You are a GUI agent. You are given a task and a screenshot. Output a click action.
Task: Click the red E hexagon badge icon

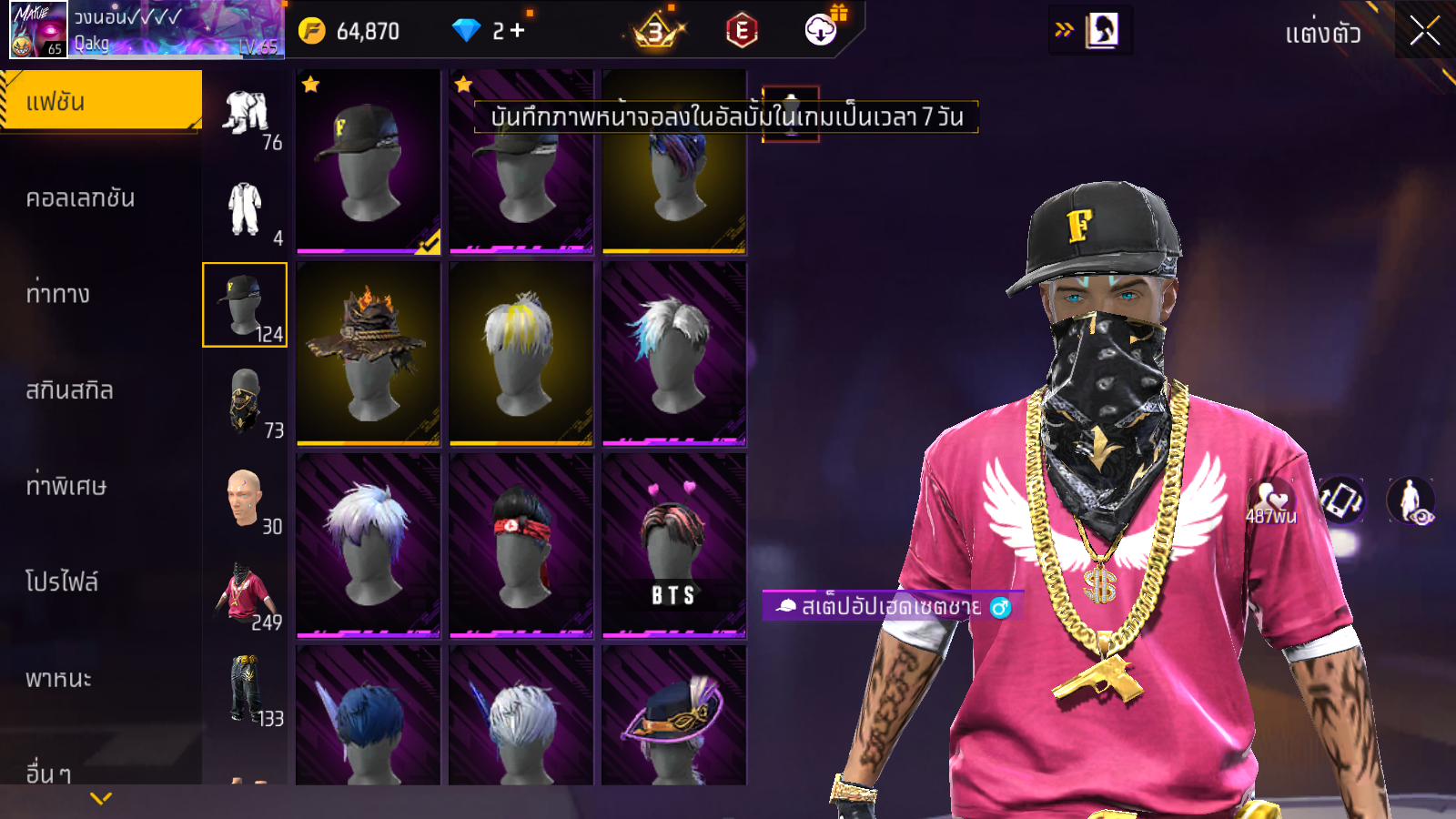click(742, 31)
